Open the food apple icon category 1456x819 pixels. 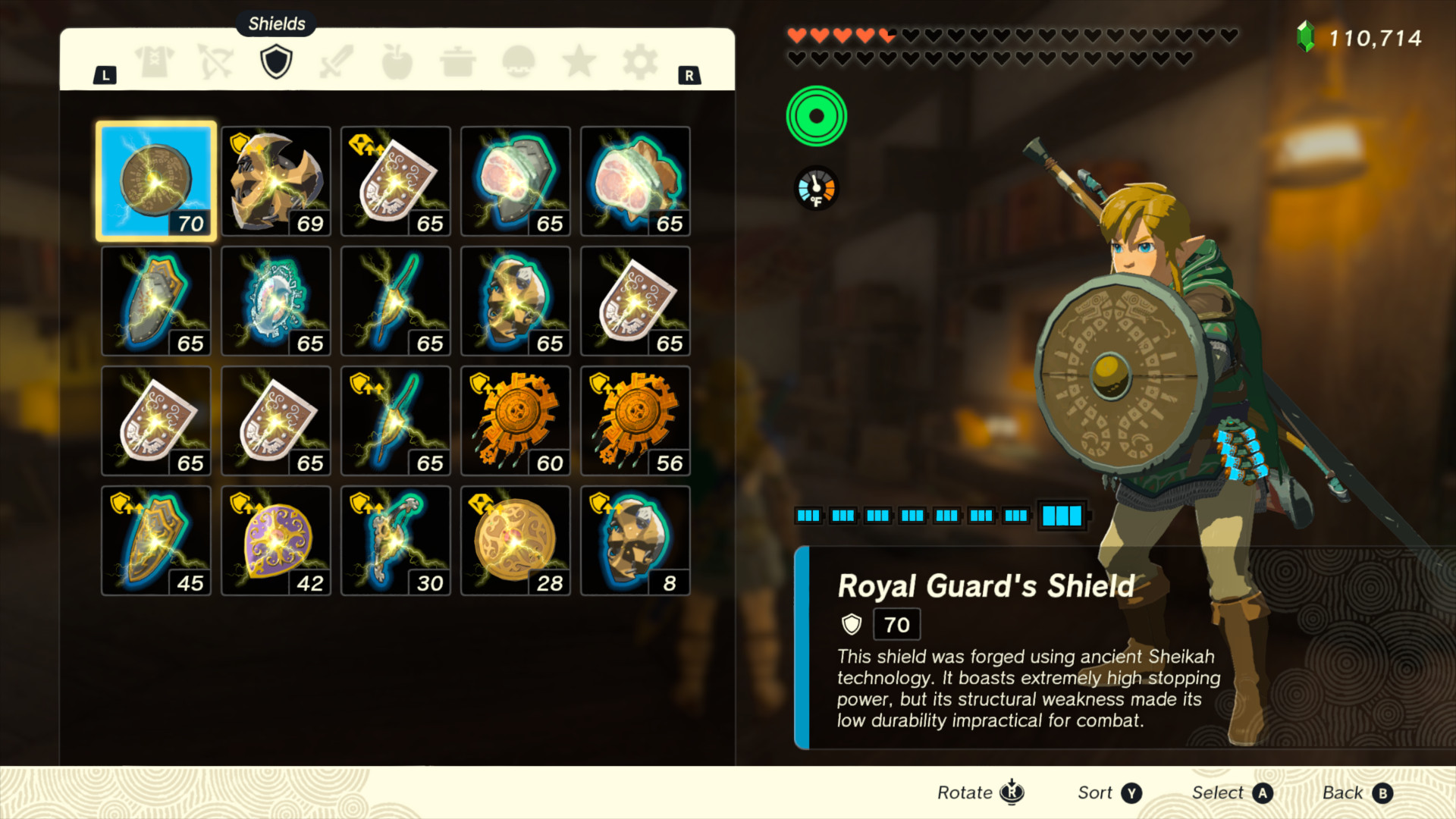tap(397, 61)
